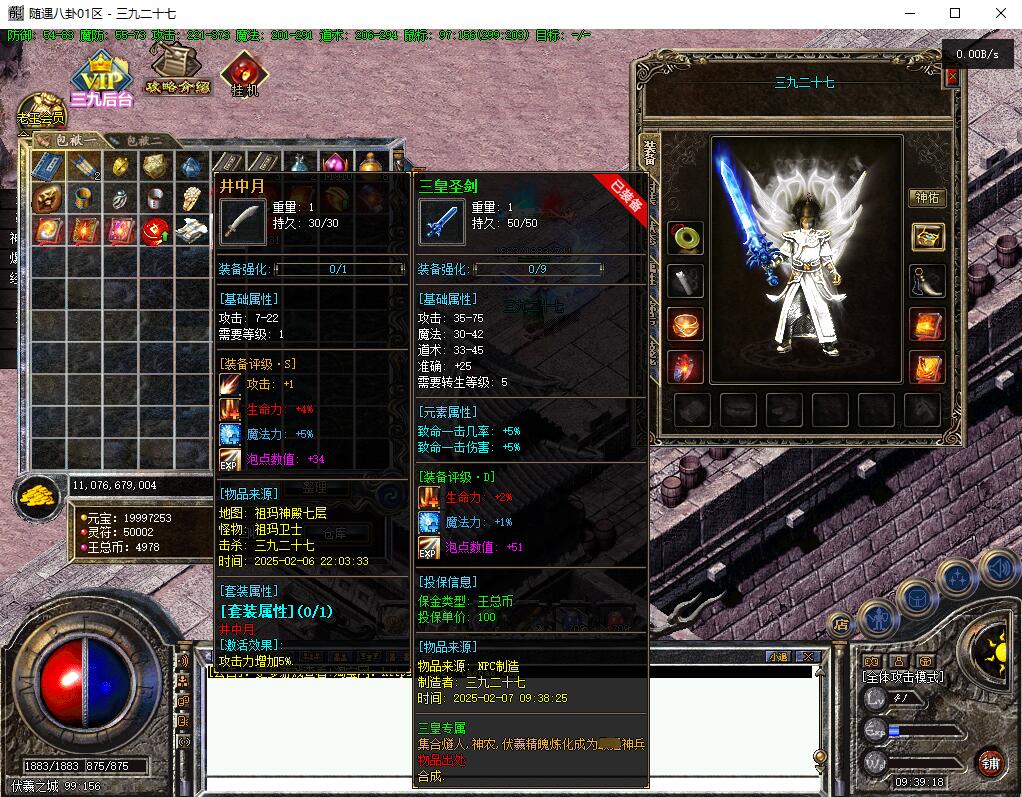
Task: Select the green jade ring equipment slot
Action: (686, 238)
